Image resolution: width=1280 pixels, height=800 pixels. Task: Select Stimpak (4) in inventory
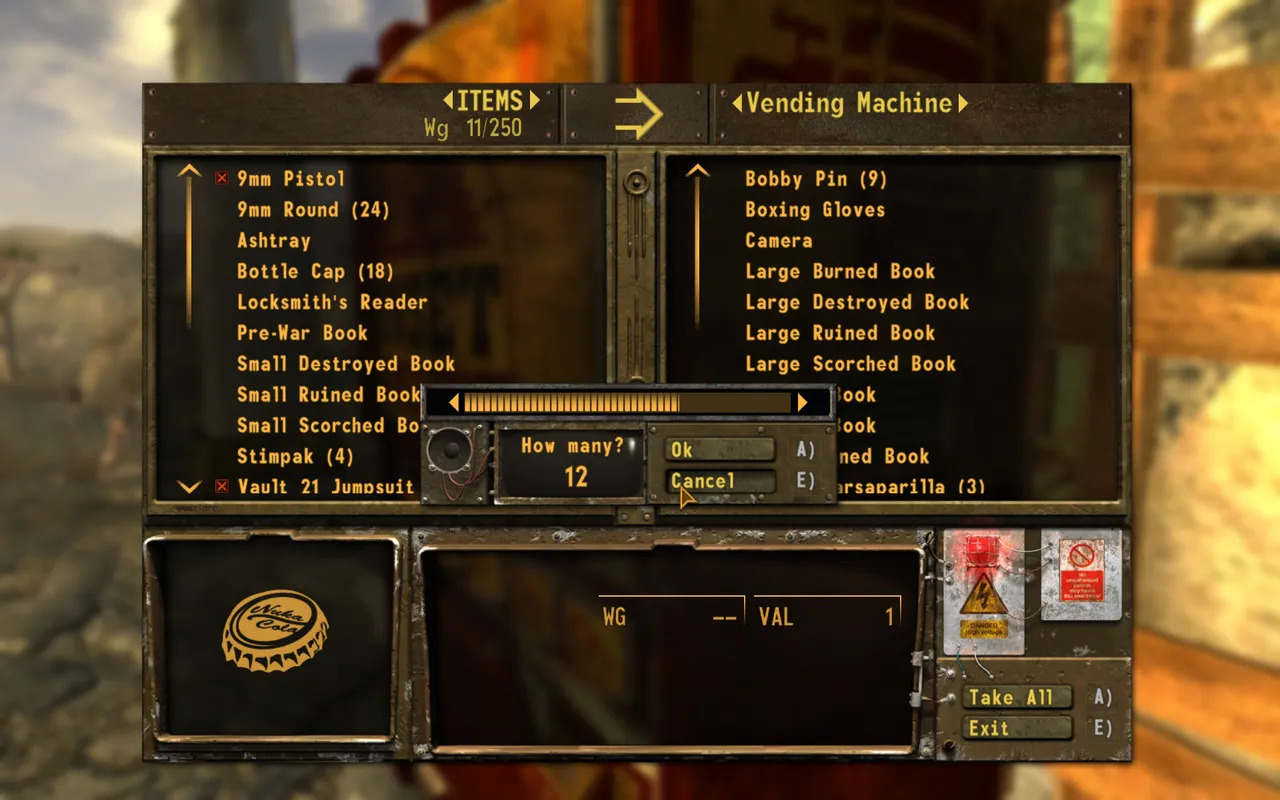[x=295, y=457]
